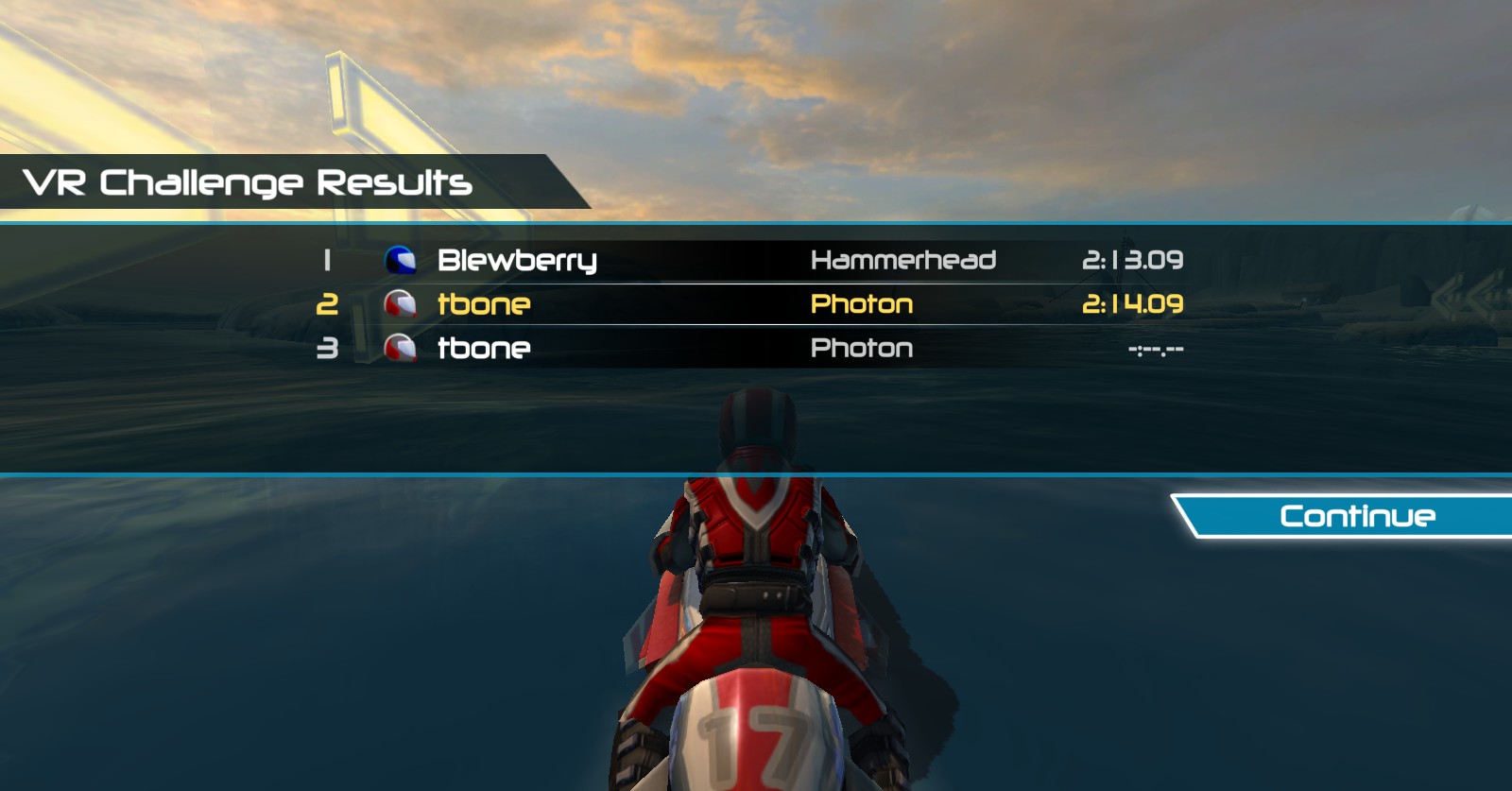Viewport: 1512px width, 791px height.
Task: Select tbone's red helmet icon in second place
Action: tap(401, 304)
